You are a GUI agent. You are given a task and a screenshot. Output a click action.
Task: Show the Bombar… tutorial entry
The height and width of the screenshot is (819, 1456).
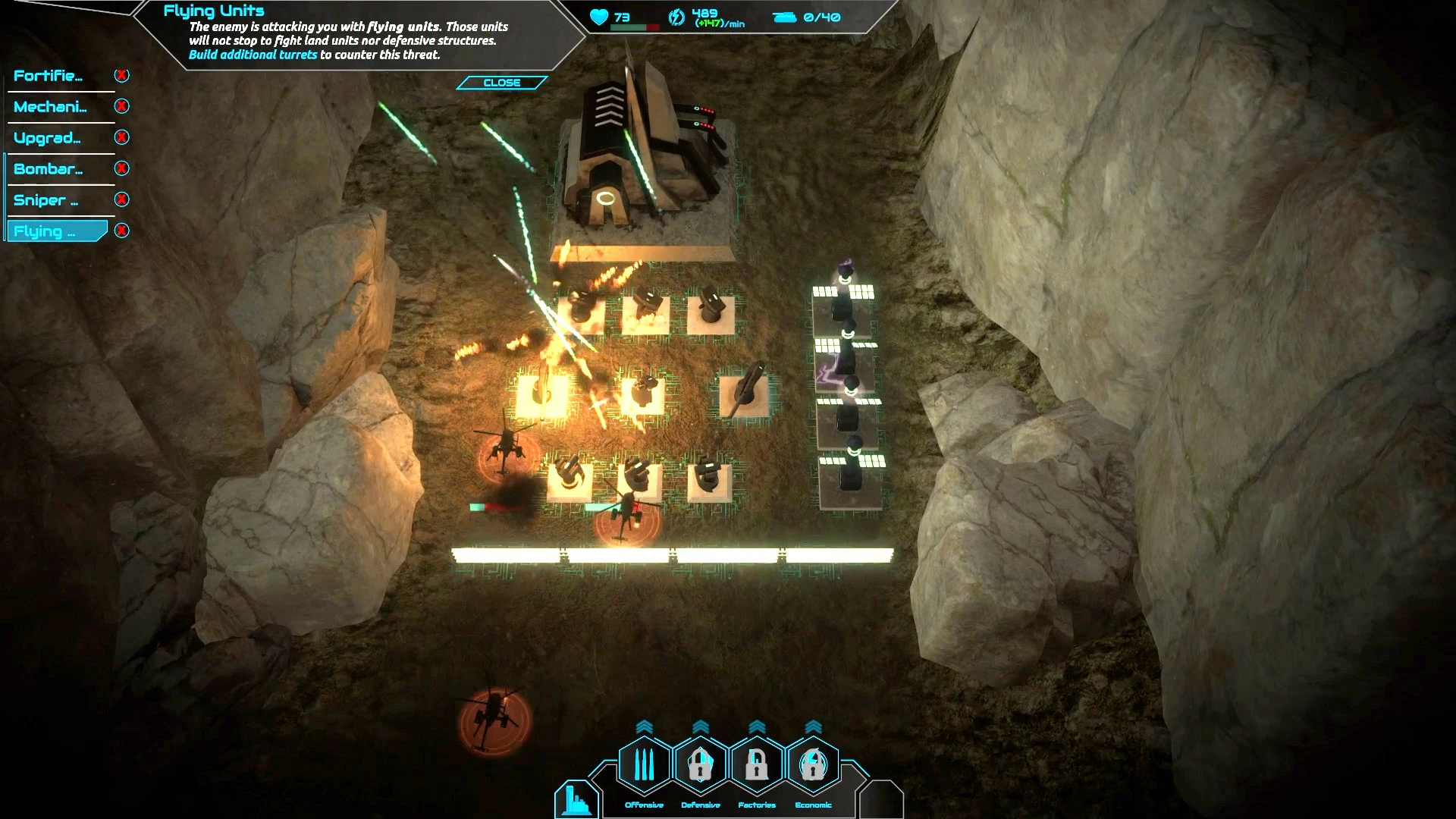click(49, 169)
